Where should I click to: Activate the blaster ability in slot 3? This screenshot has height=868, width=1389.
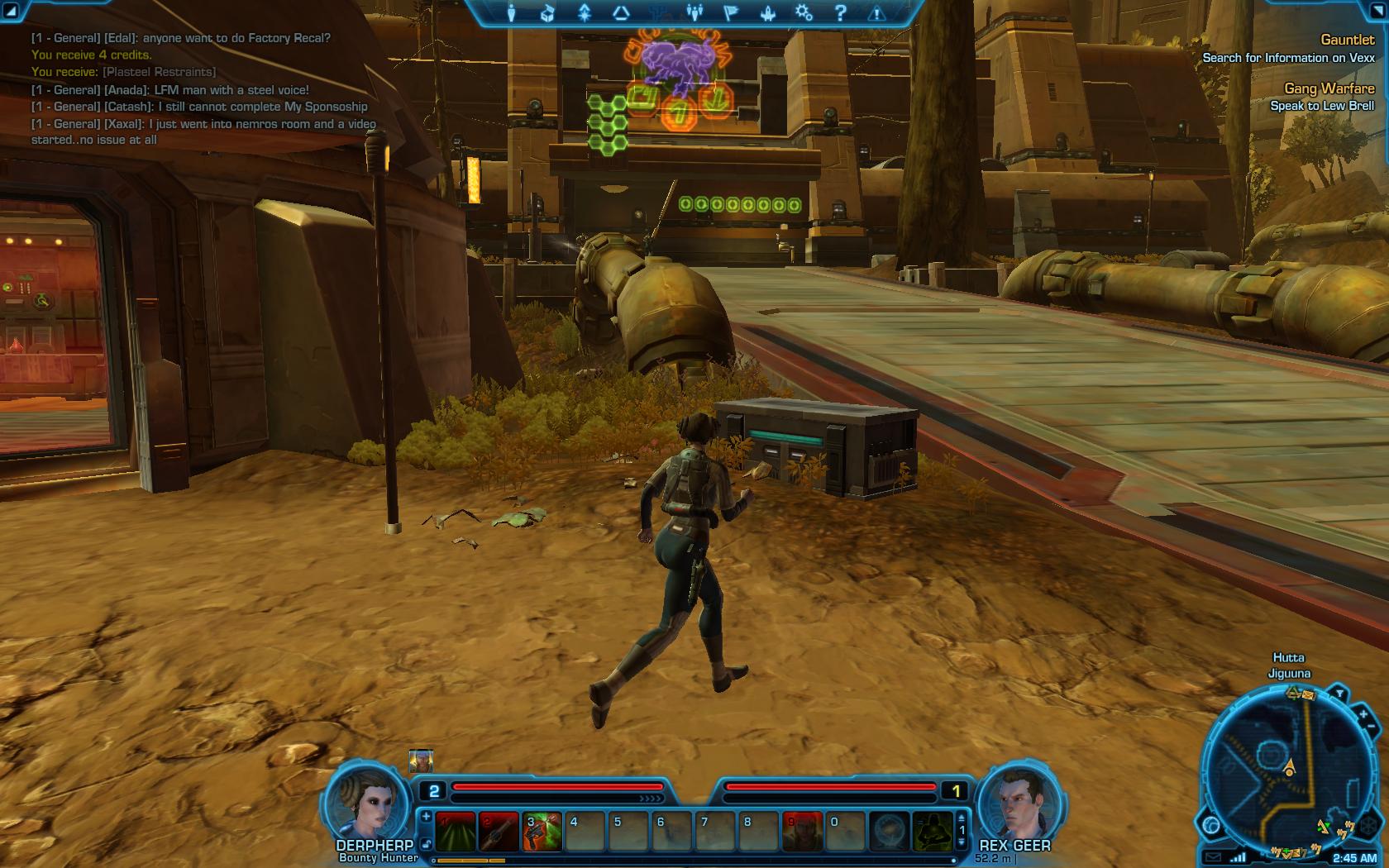[x=542, y=831]
